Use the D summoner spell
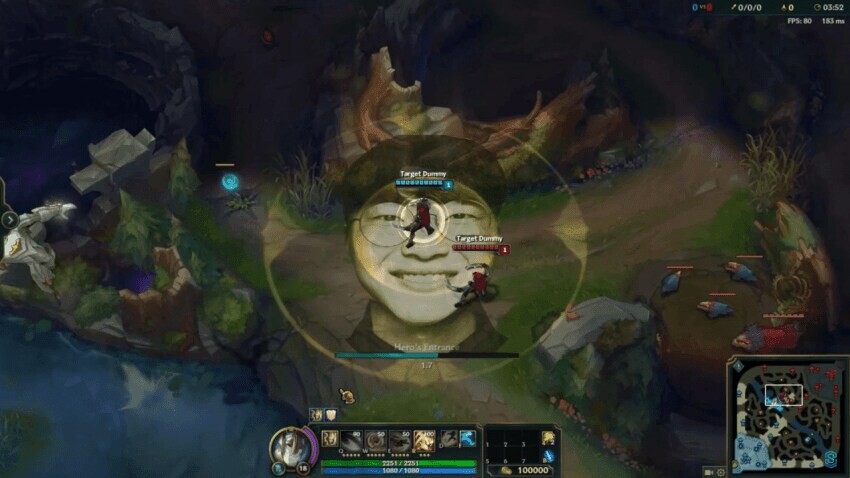This screenshot has width=850, height=478. point(447,438)
